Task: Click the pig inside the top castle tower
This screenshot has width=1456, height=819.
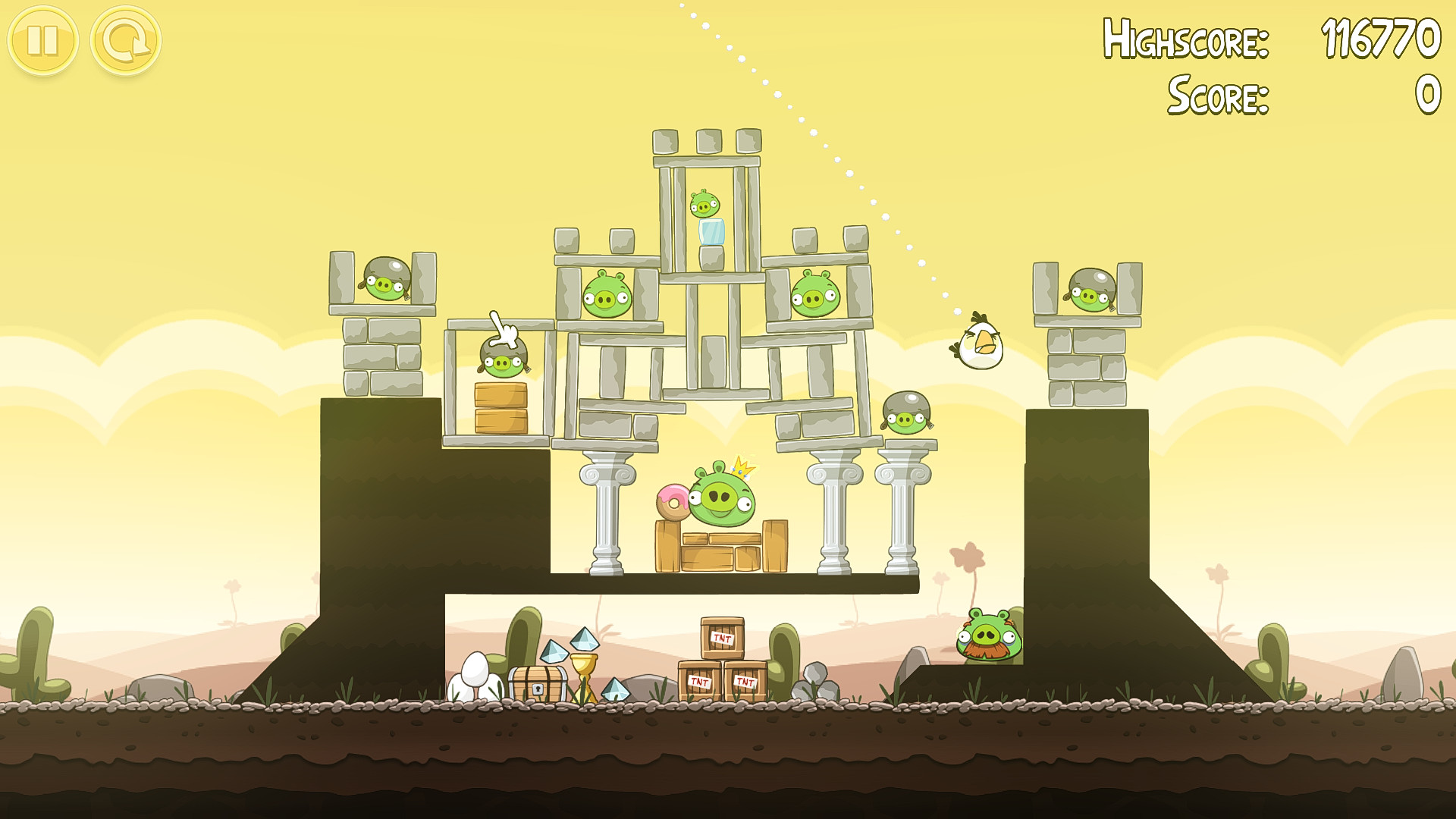Action: pyautogui.click(x=704, y=203)
